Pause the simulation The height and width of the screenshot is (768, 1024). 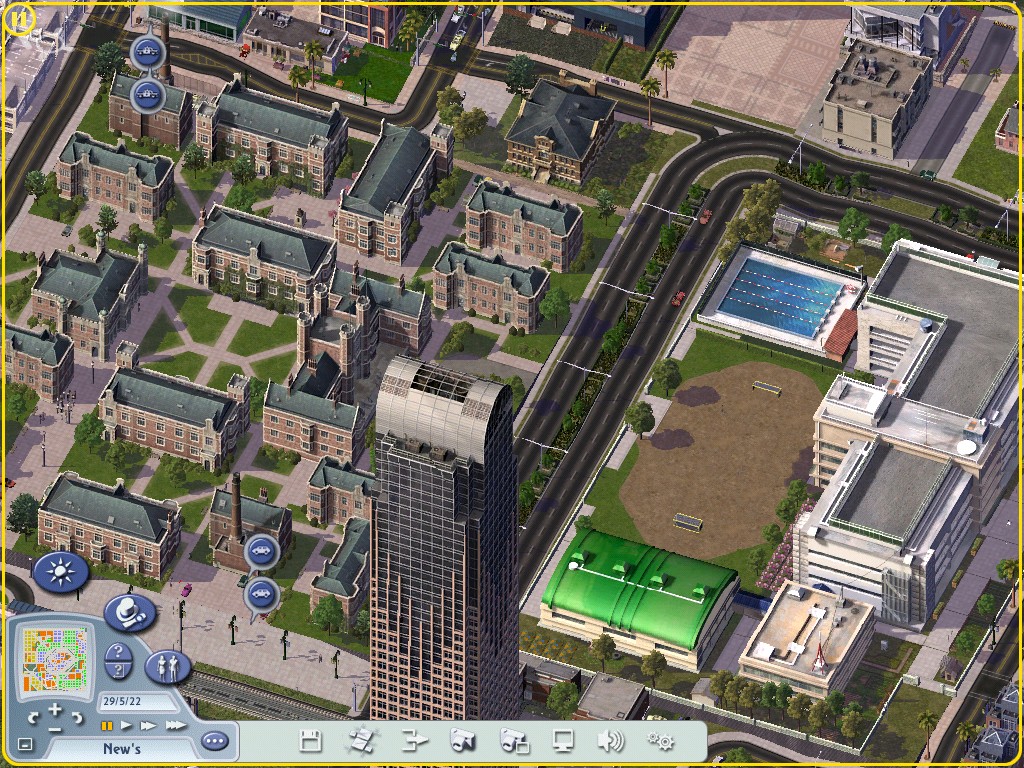pyautogui.click(x=107, y=725)
